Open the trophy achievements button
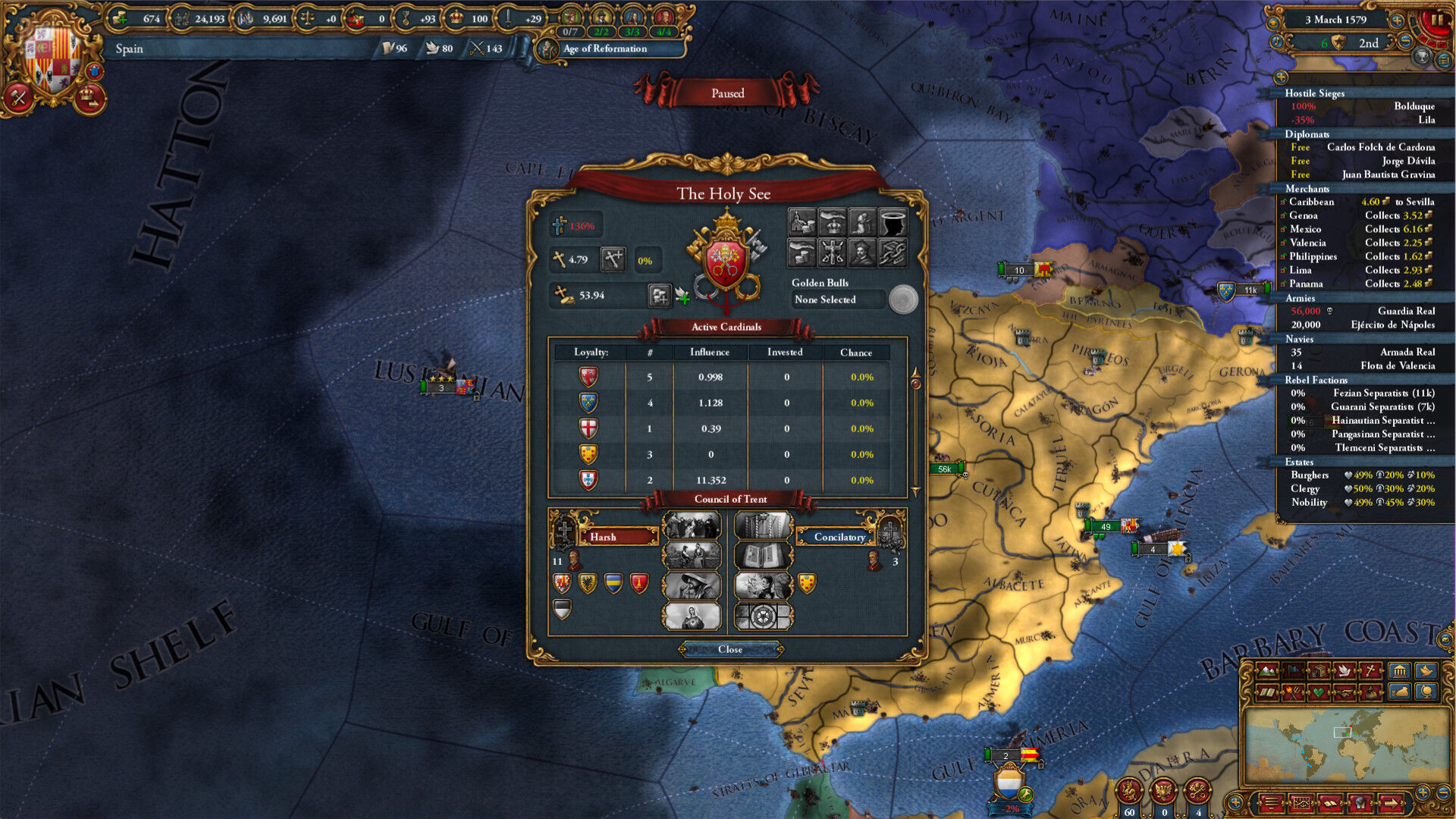The width and height of the screenshot is (1456, 819). pos(1421,58)
